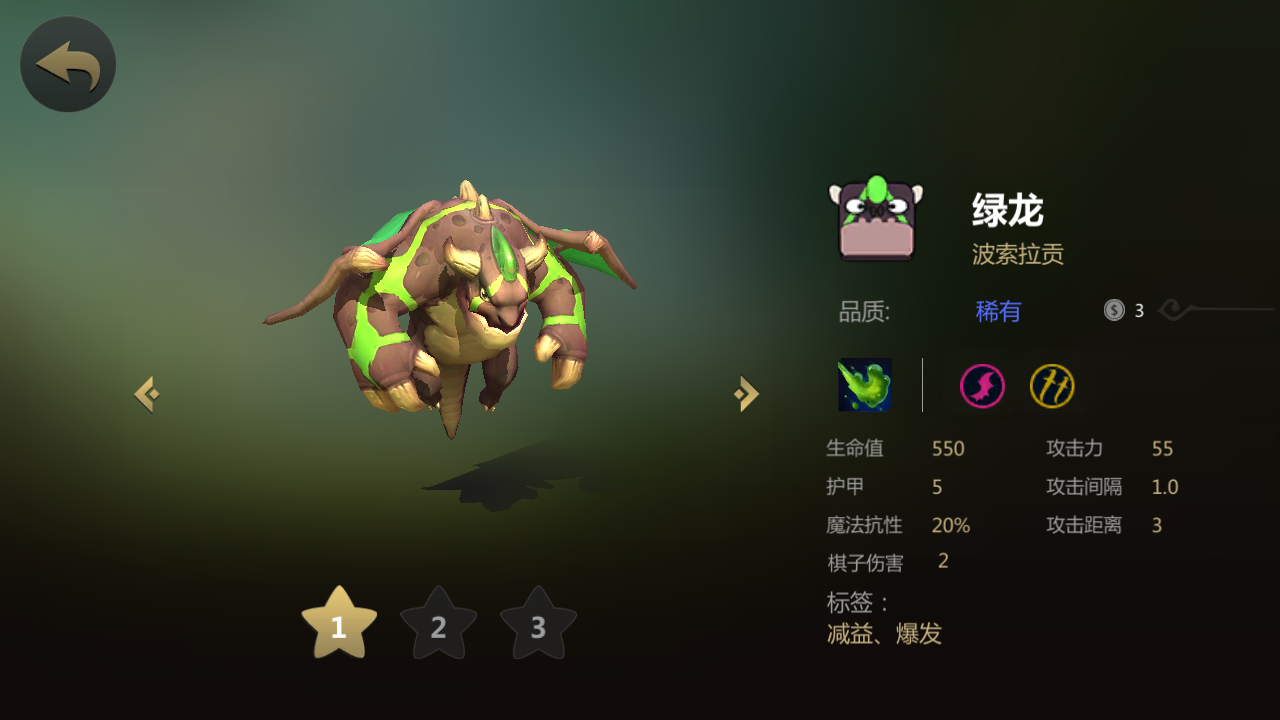Select the 1-star rank toggle
This screenshot has height=720, width=1280.
(x=338, y=625)
